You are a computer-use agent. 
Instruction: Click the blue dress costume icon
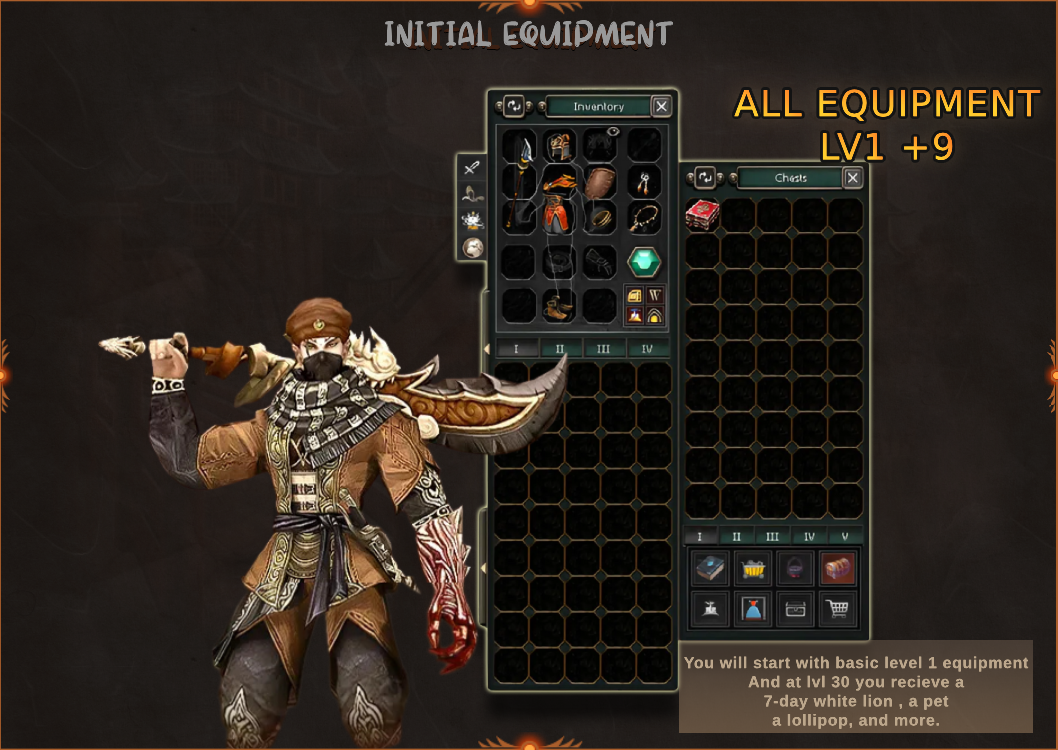[752, 608]
